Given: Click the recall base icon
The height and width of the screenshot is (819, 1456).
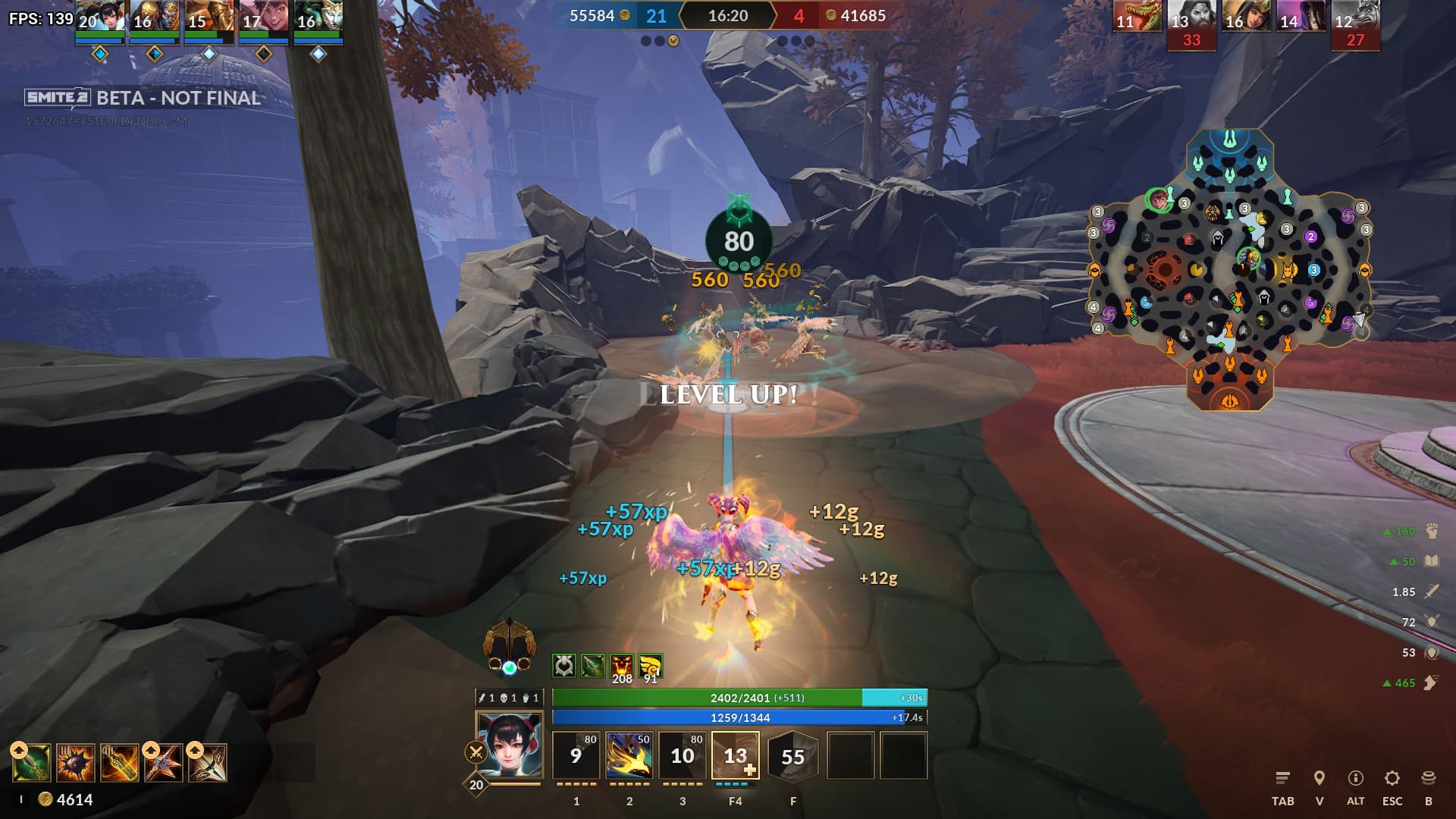Looking at the screenshot, I should 1429,778.
